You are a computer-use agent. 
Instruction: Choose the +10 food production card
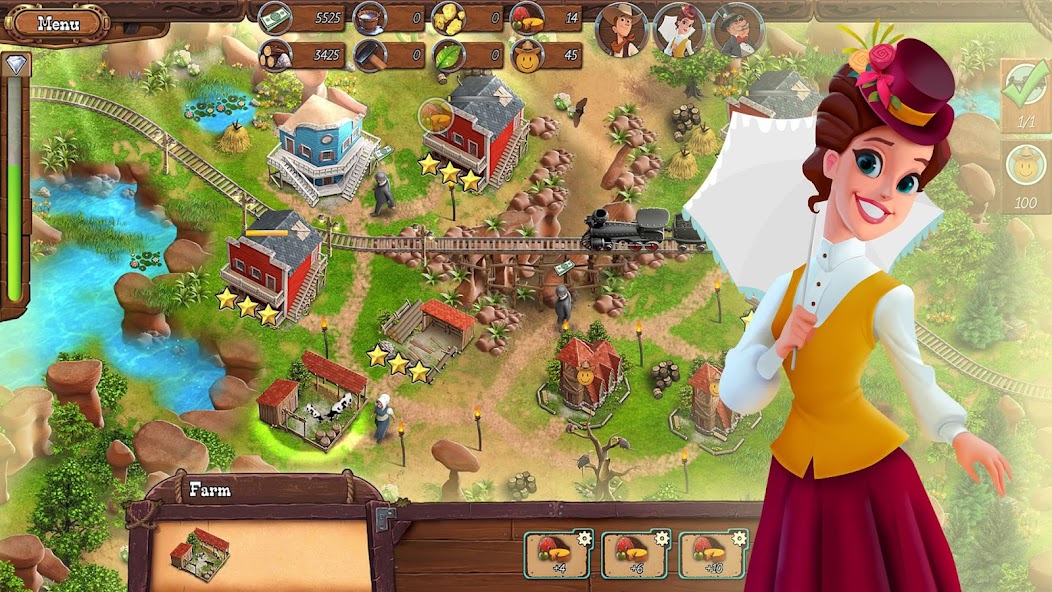(x=713, y=554)
